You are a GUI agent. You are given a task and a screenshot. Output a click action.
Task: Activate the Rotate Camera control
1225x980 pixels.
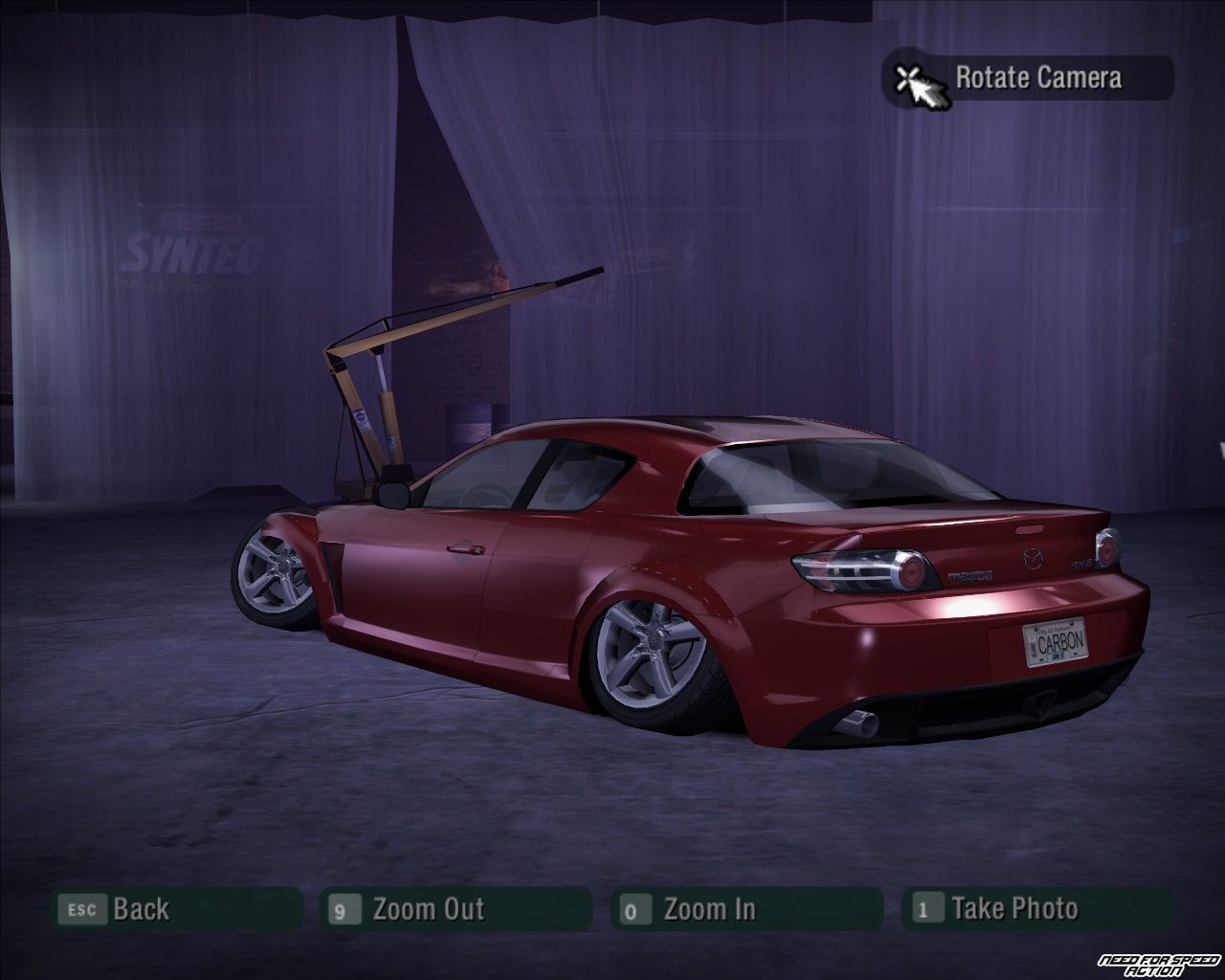(x=1029, y=78)
